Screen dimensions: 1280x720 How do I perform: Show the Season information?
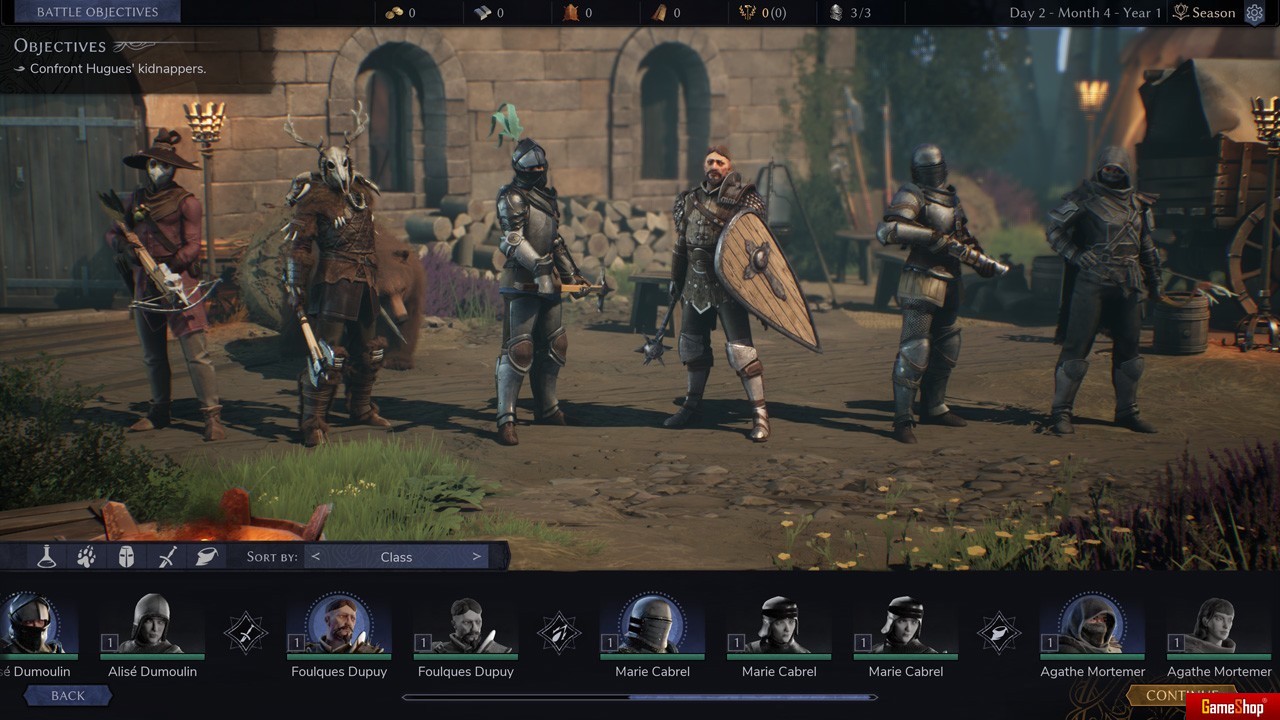tap(1204, 13)
